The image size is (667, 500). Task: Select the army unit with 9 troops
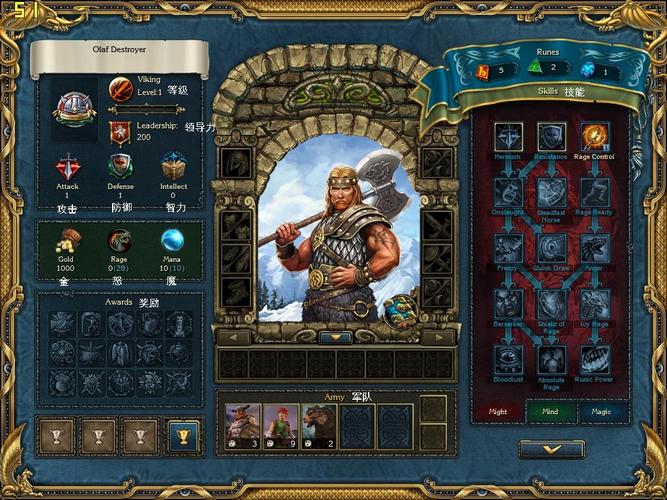(x=281, y=424)
